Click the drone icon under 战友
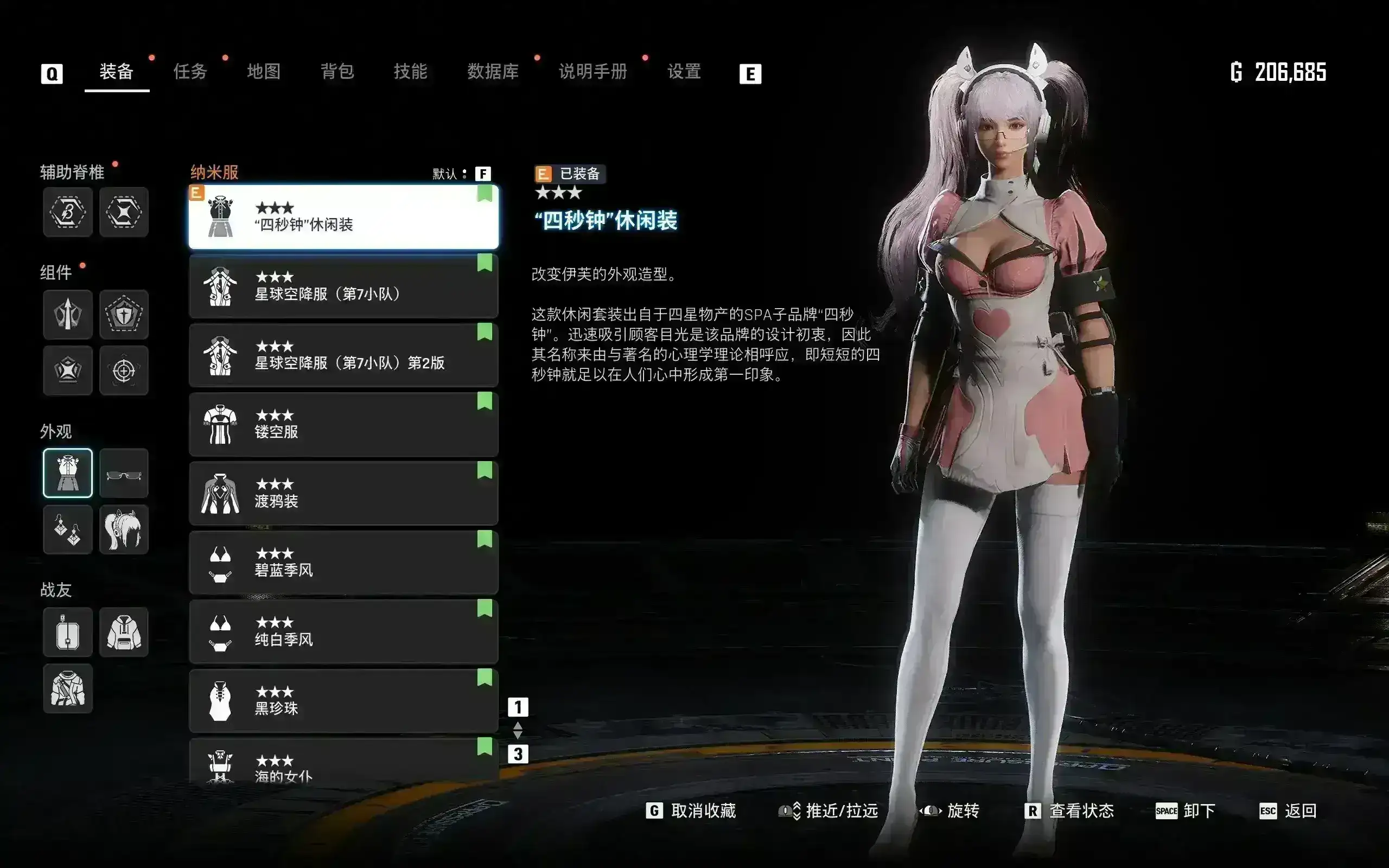Screen dimensions: 1389x868 coord(67,631)
